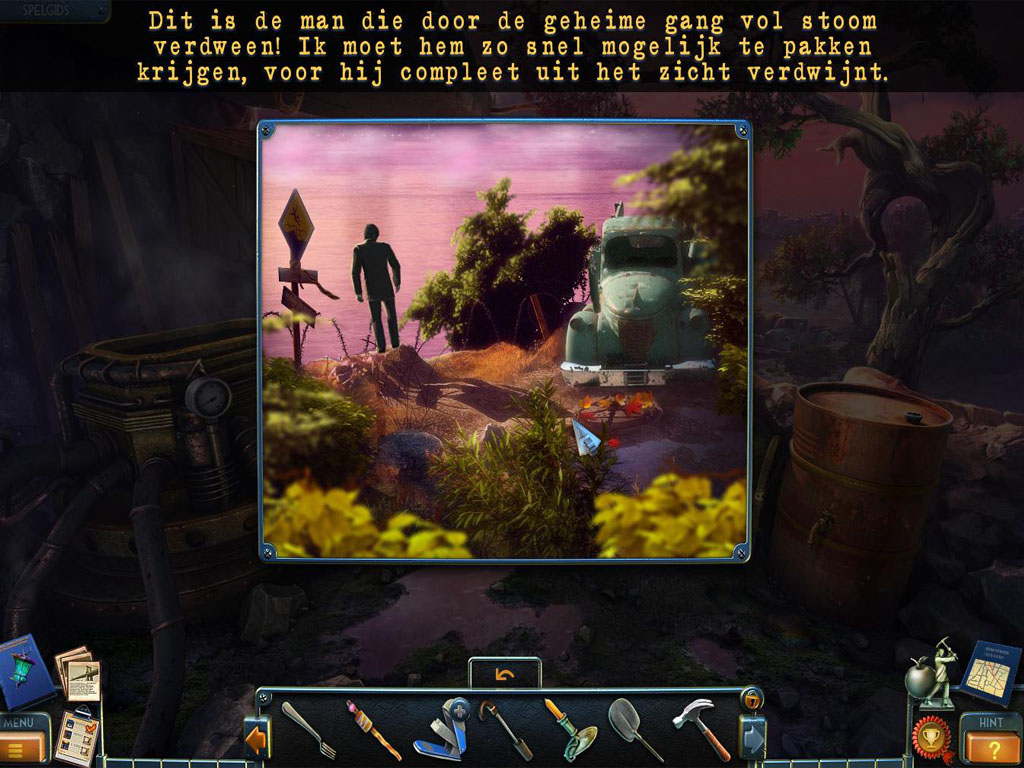1024x768 pixels.
Task: Choose the shovel in inventory
Action: click(x=634, y=729)
